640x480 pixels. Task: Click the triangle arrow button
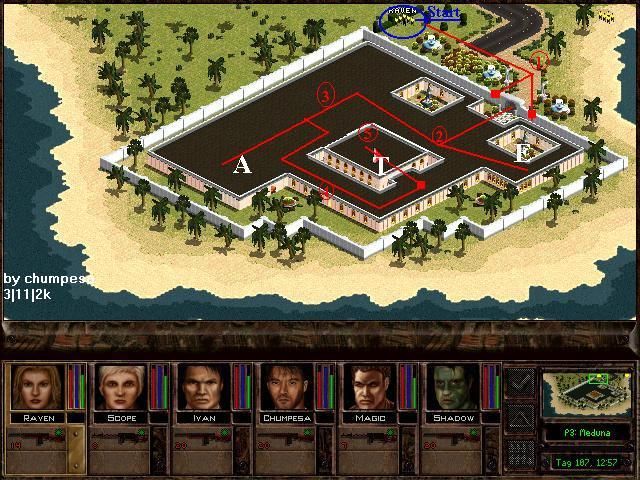pyautogui.click(x=520, y=417)
